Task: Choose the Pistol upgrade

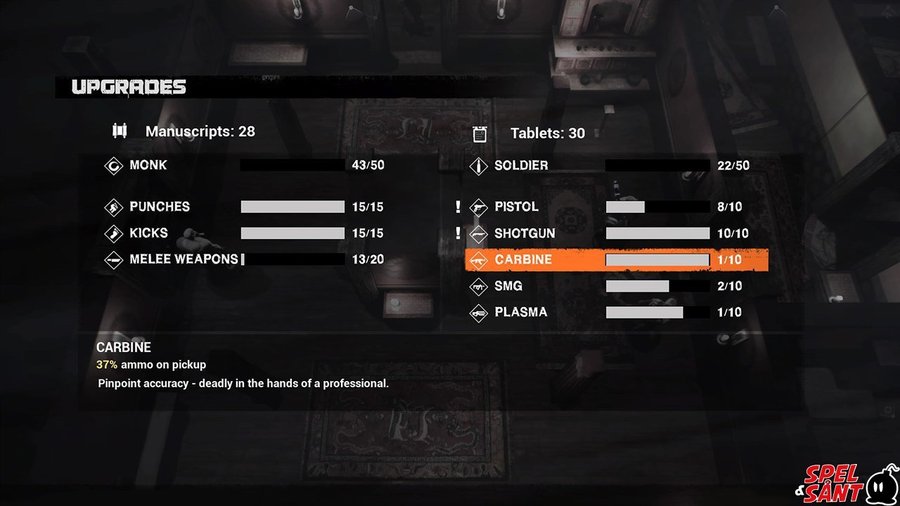Action: click(x=517, y=207)
